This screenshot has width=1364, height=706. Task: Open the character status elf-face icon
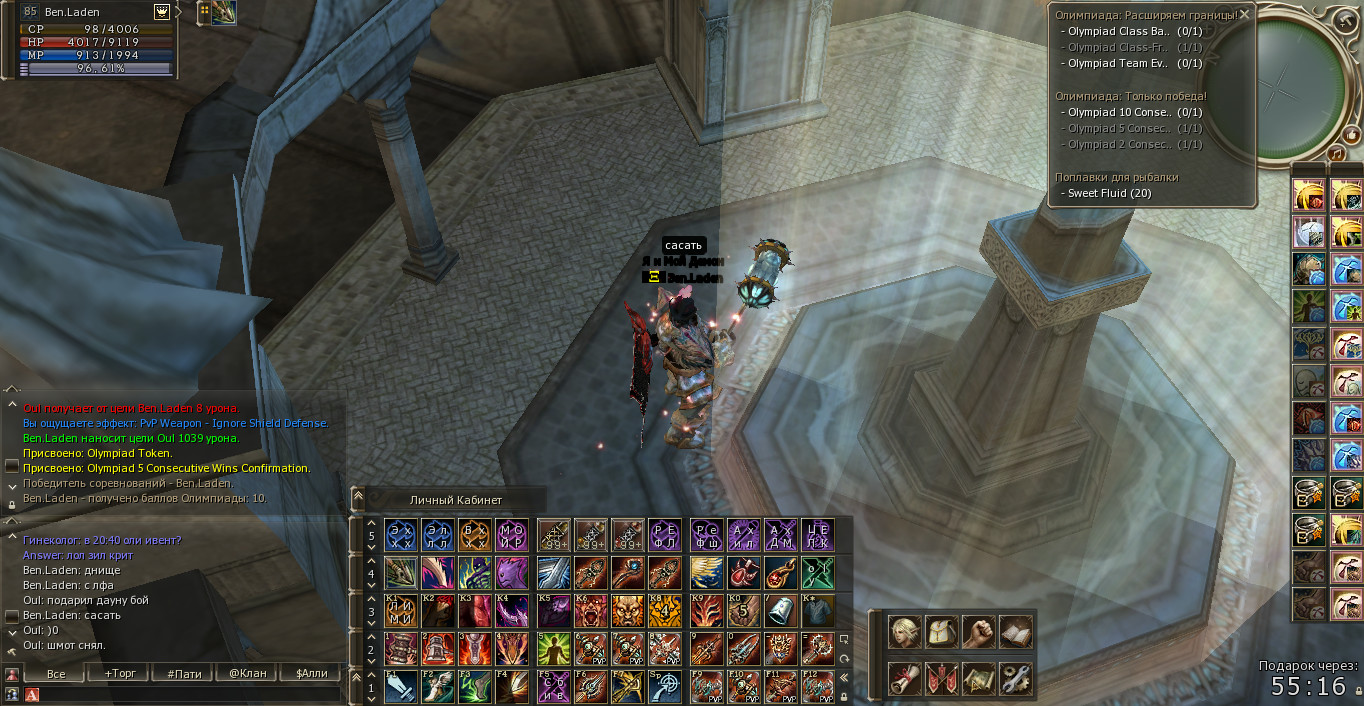(x=904, y=631)
